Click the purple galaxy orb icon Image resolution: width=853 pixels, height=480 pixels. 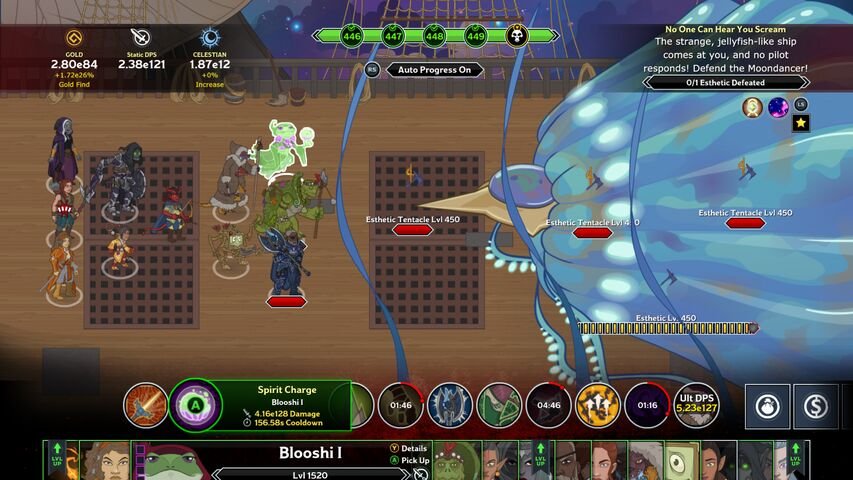point(778,107)
